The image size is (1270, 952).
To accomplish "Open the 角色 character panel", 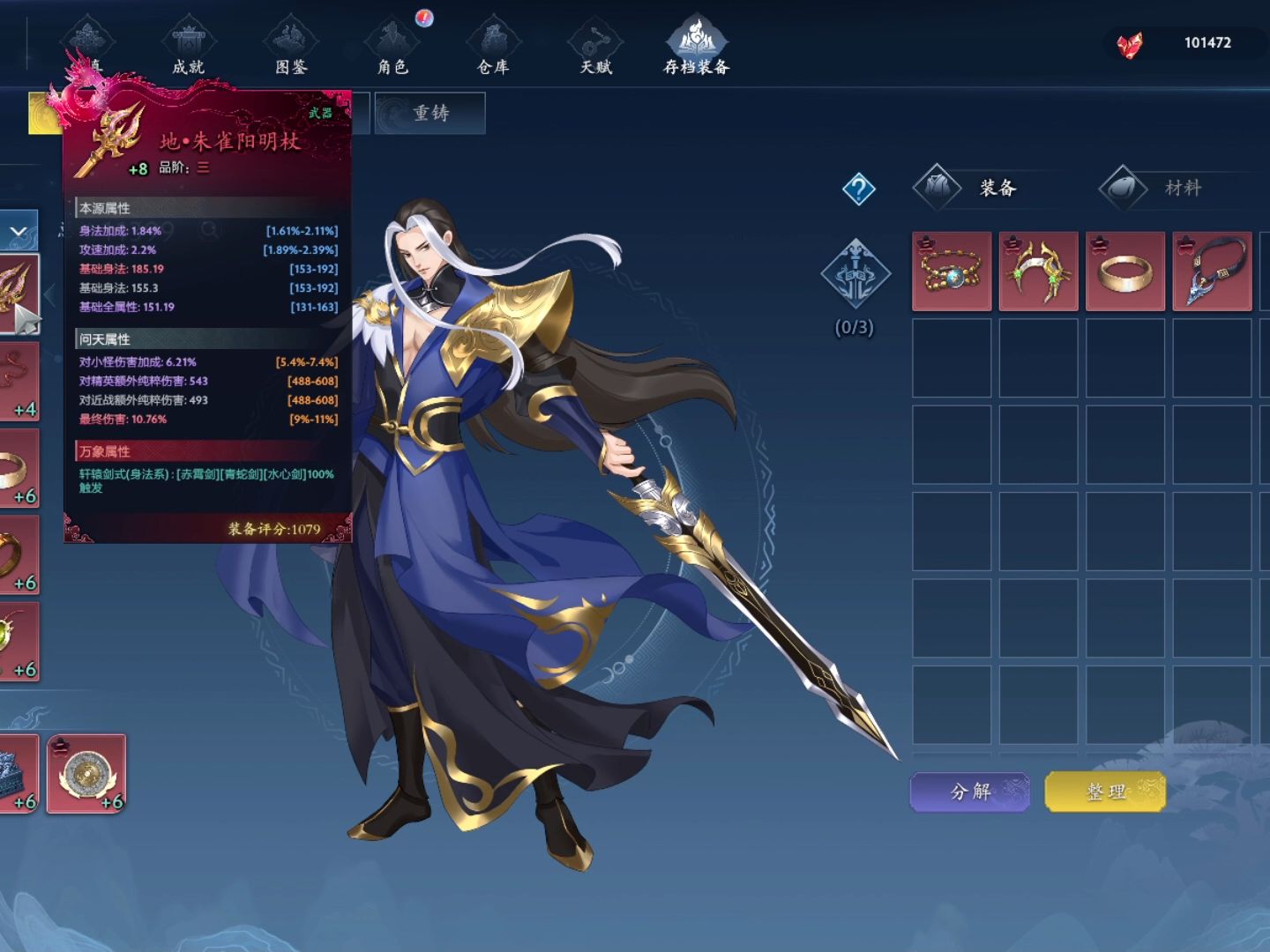I will (x=392, y=53).
